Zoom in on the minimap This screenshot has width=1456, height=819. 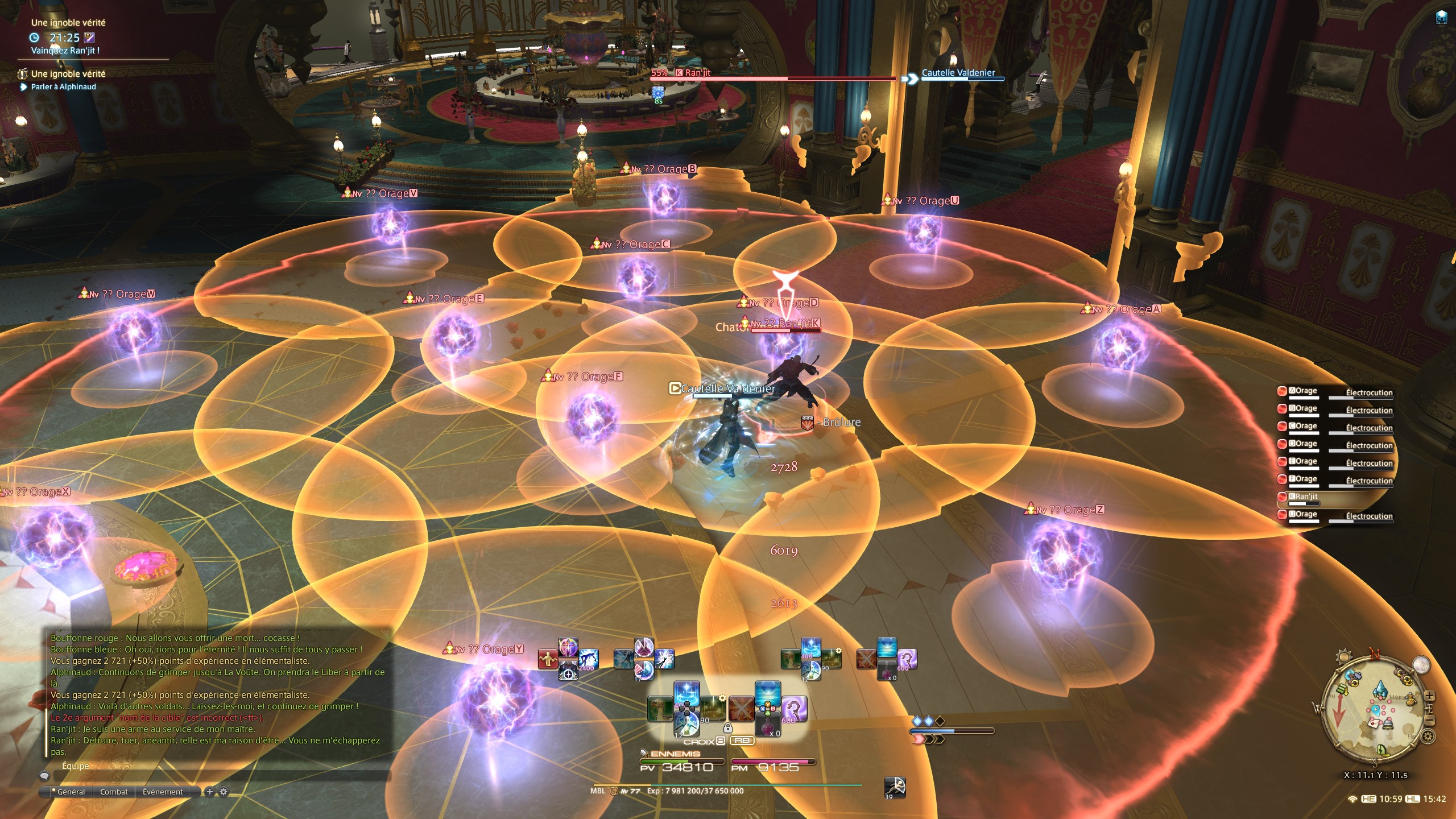click(x=1430, y=696)
